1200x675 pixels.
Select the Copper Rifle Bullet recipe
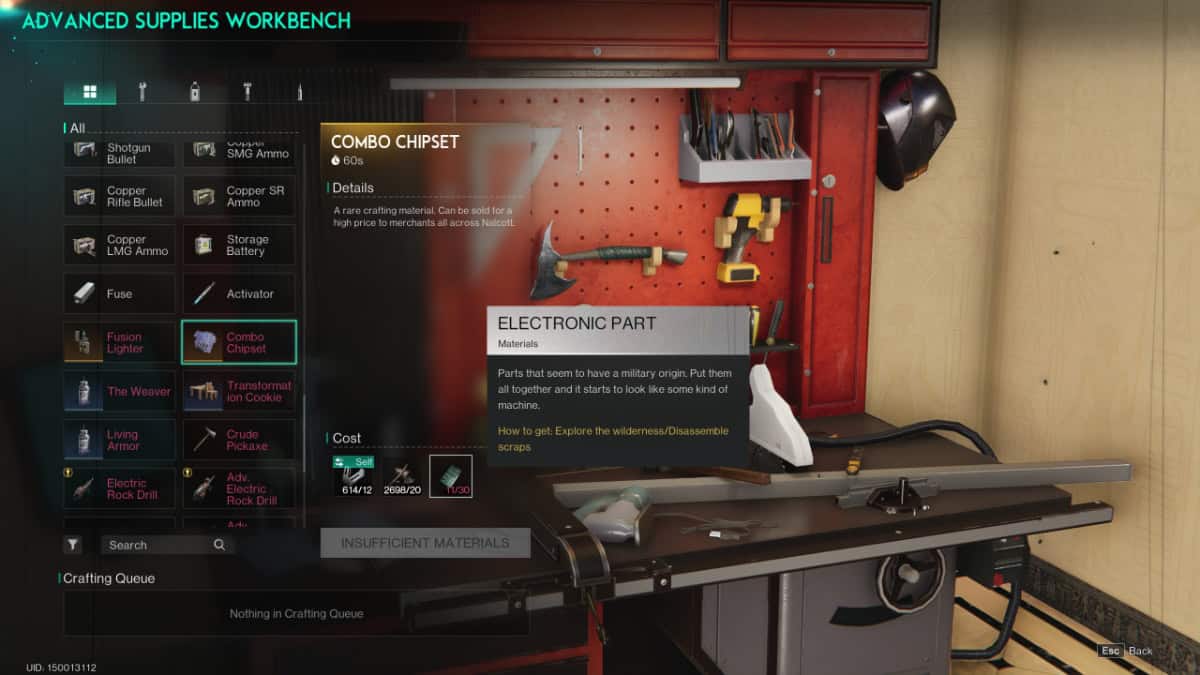click(119, 196)
